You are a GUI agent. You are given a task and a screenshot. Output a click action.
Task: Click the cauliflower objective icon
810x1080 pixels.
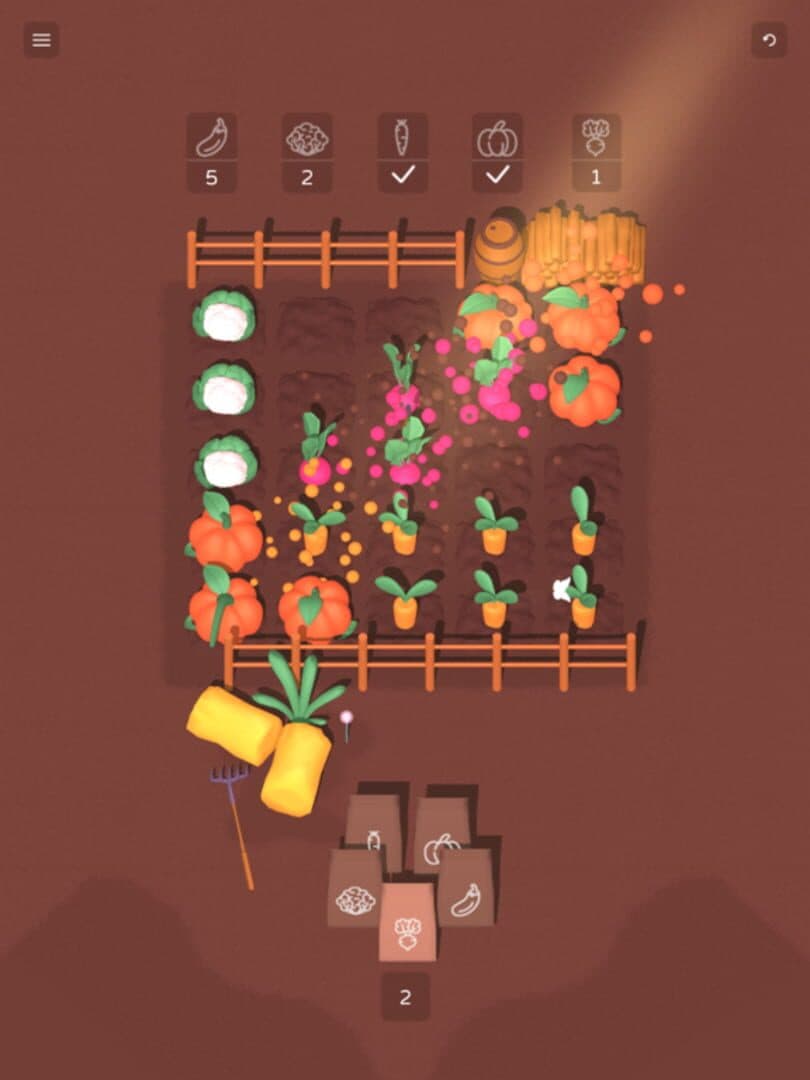pyautogui.click(x=307, y=137)
